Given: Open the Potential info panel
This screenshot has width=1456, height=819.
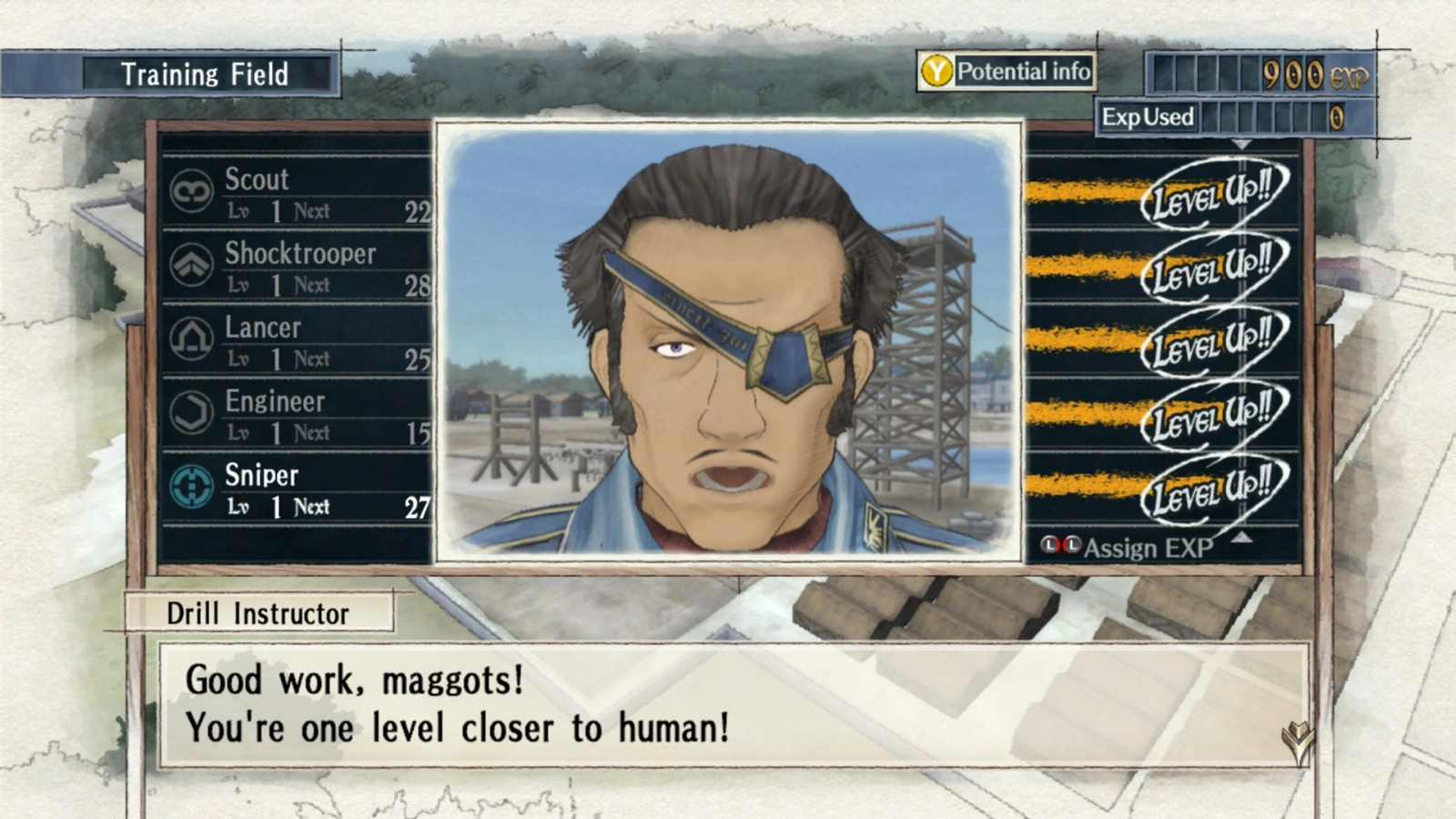Looking at the screenshot, I should [x=1006, y=71].
